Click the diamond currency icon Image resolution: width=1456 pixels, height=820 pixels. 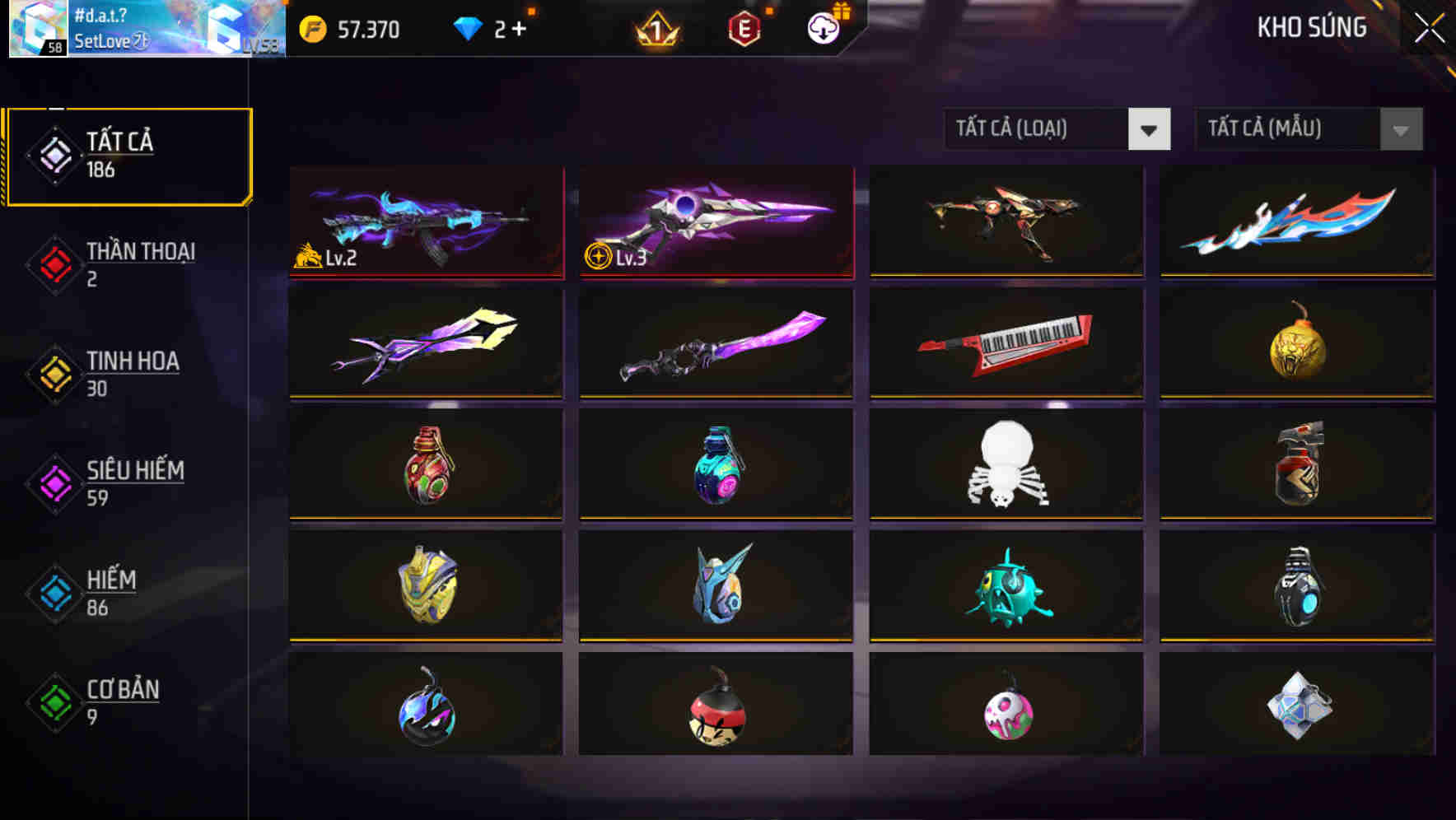click(x=468, y=27)
